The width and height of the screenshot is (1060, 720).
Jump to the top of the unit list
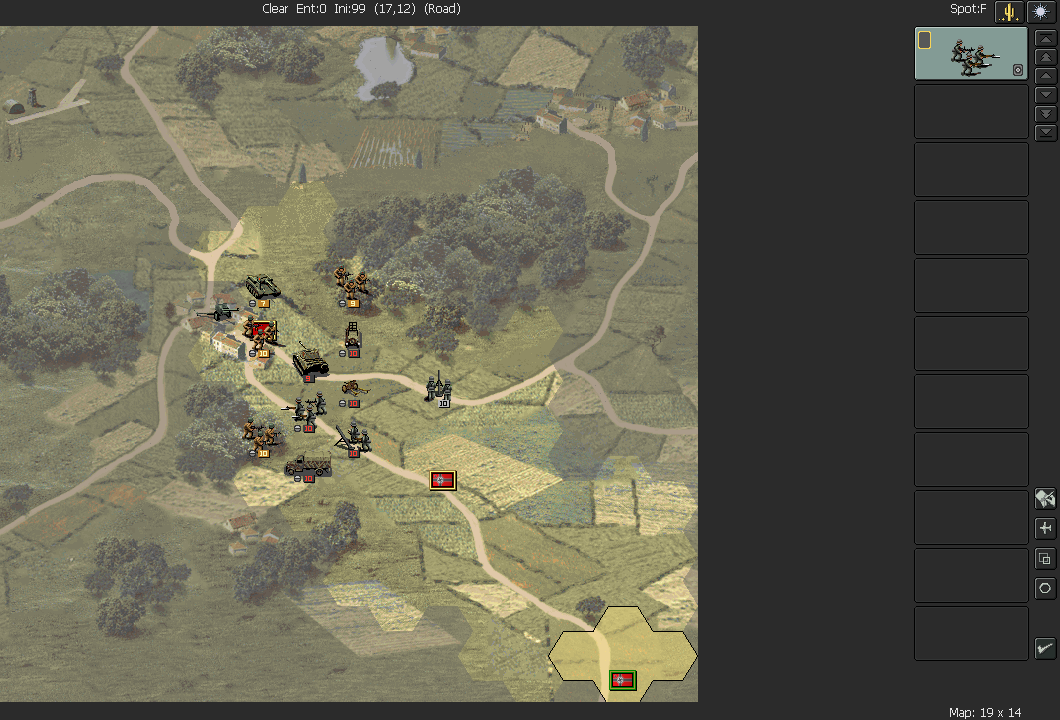click(1045, 38)
